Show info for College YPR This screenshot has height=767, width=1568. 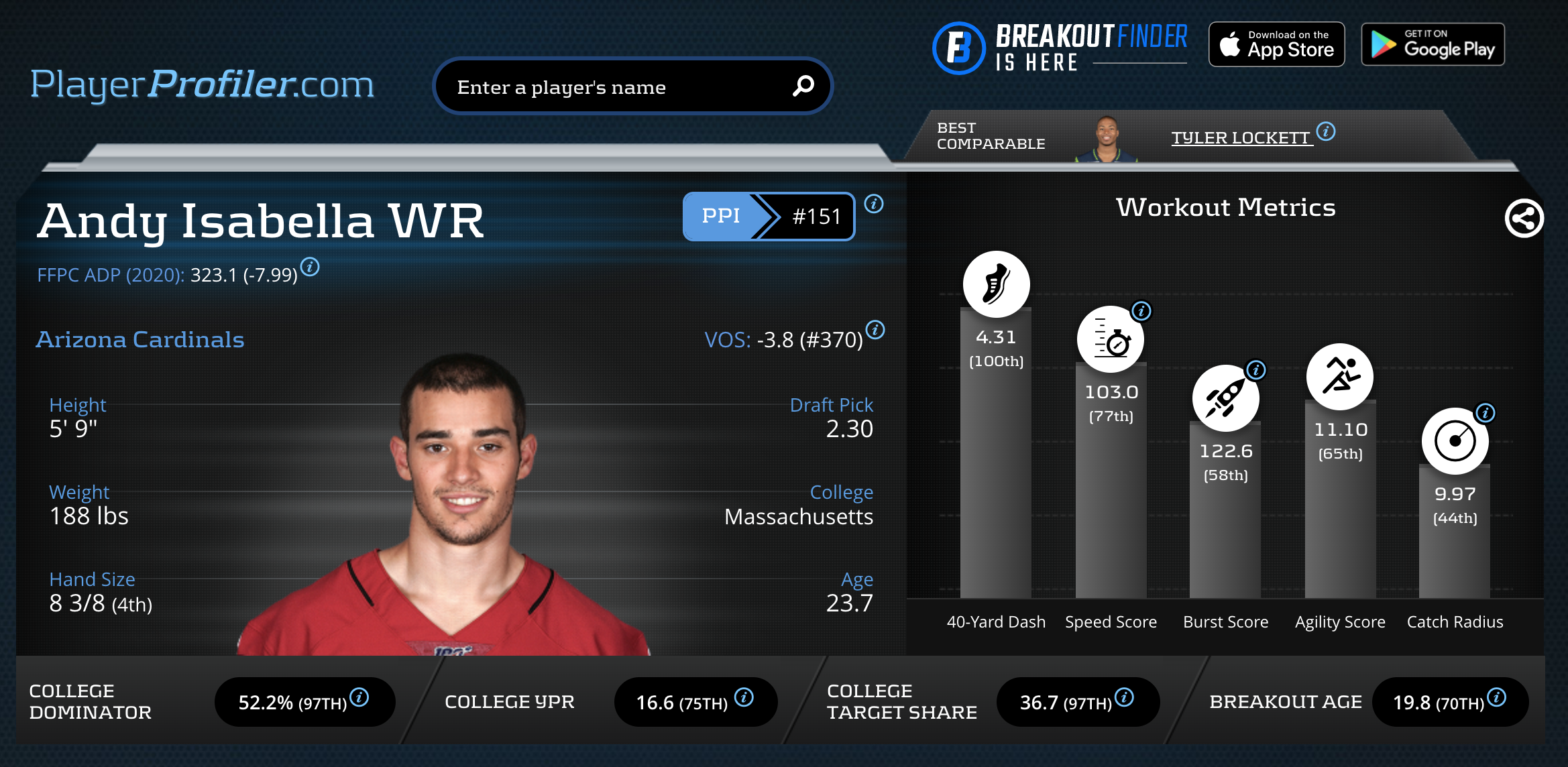(x=744, y=697)
